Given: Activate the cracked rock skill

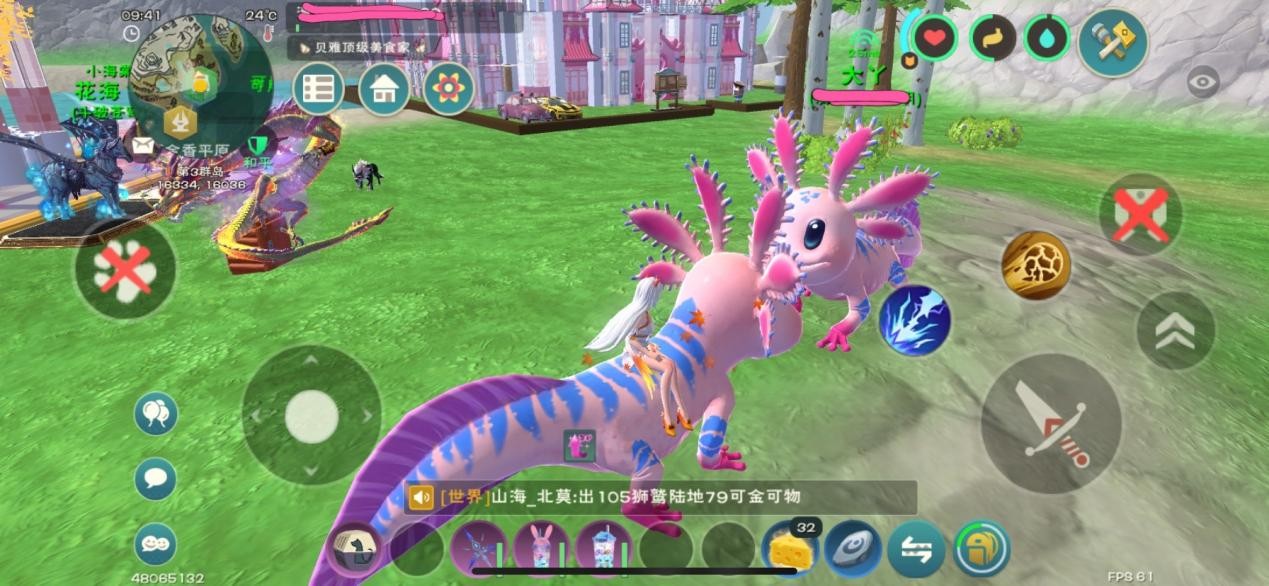Looking at the screenshot, I should (x=1035, y=265).
